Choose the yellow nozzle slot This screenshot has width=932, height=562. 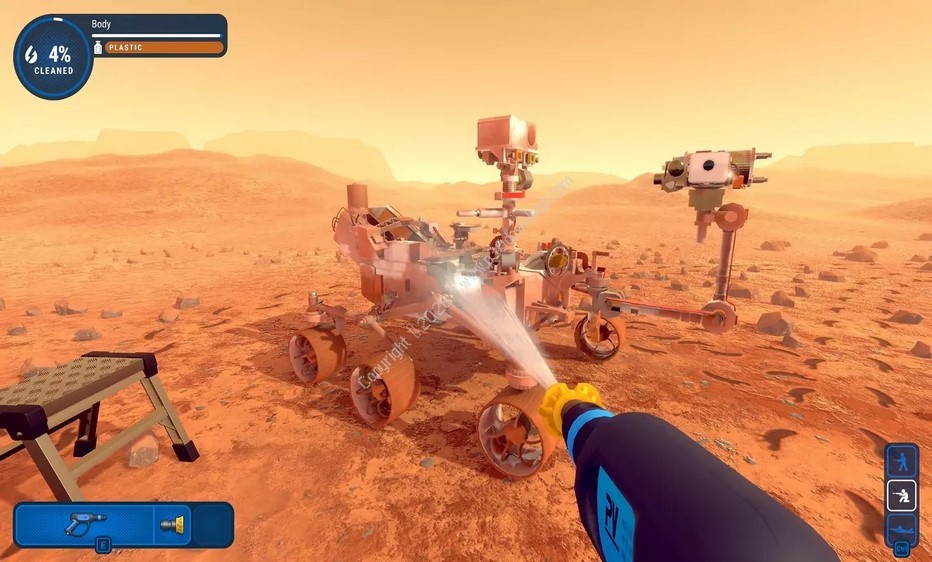click(x=172, y=523)
